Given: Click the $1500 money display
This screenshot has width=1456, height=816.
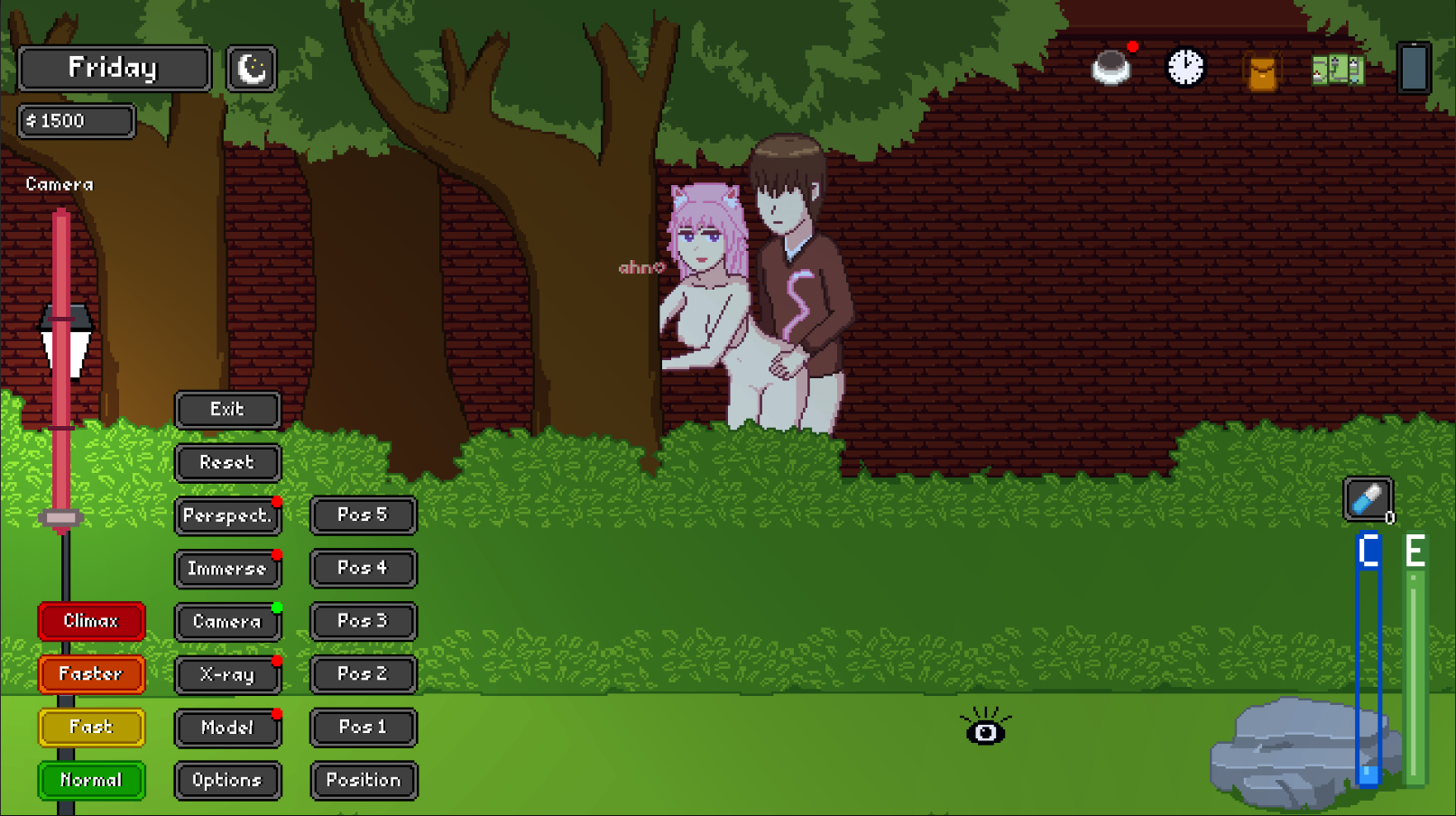Looking at the screenshot, I should 76,121.
